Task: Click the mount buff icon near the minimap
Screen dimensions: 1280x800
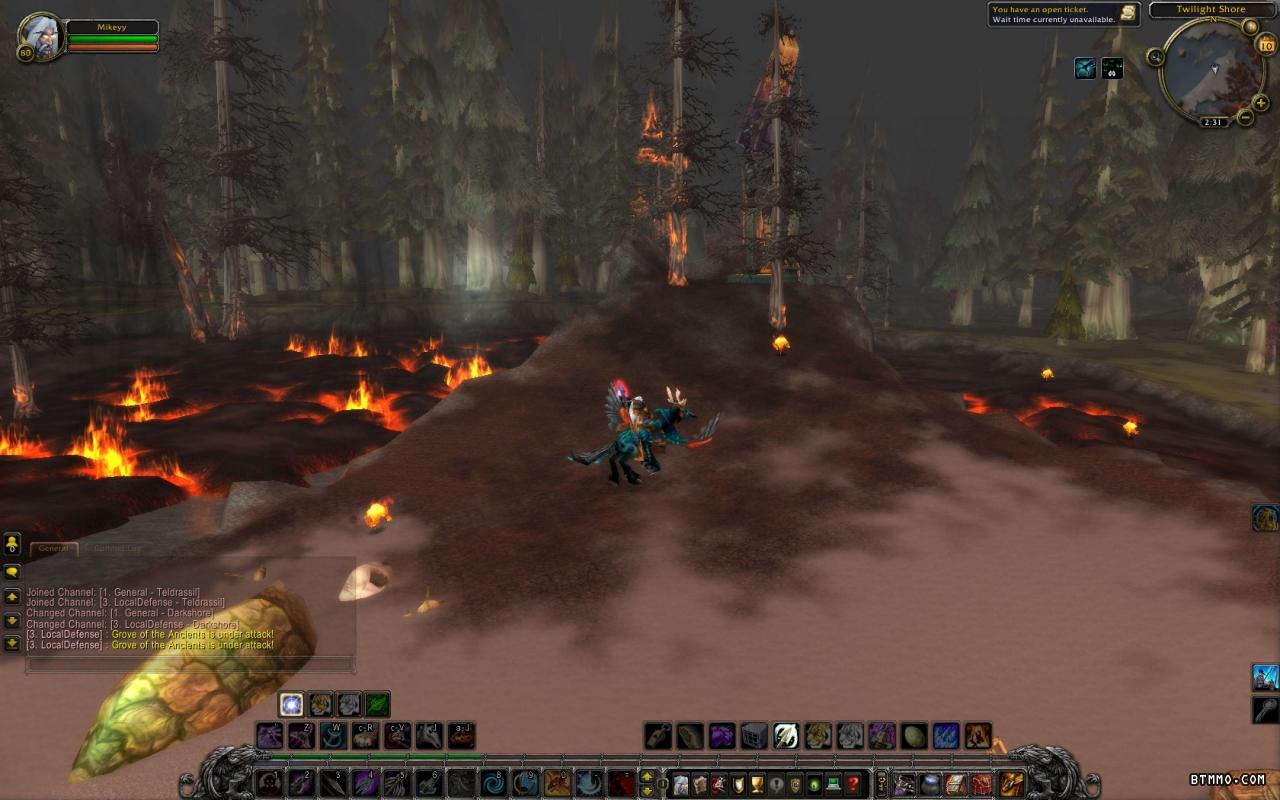Action: pos(1085,68)
